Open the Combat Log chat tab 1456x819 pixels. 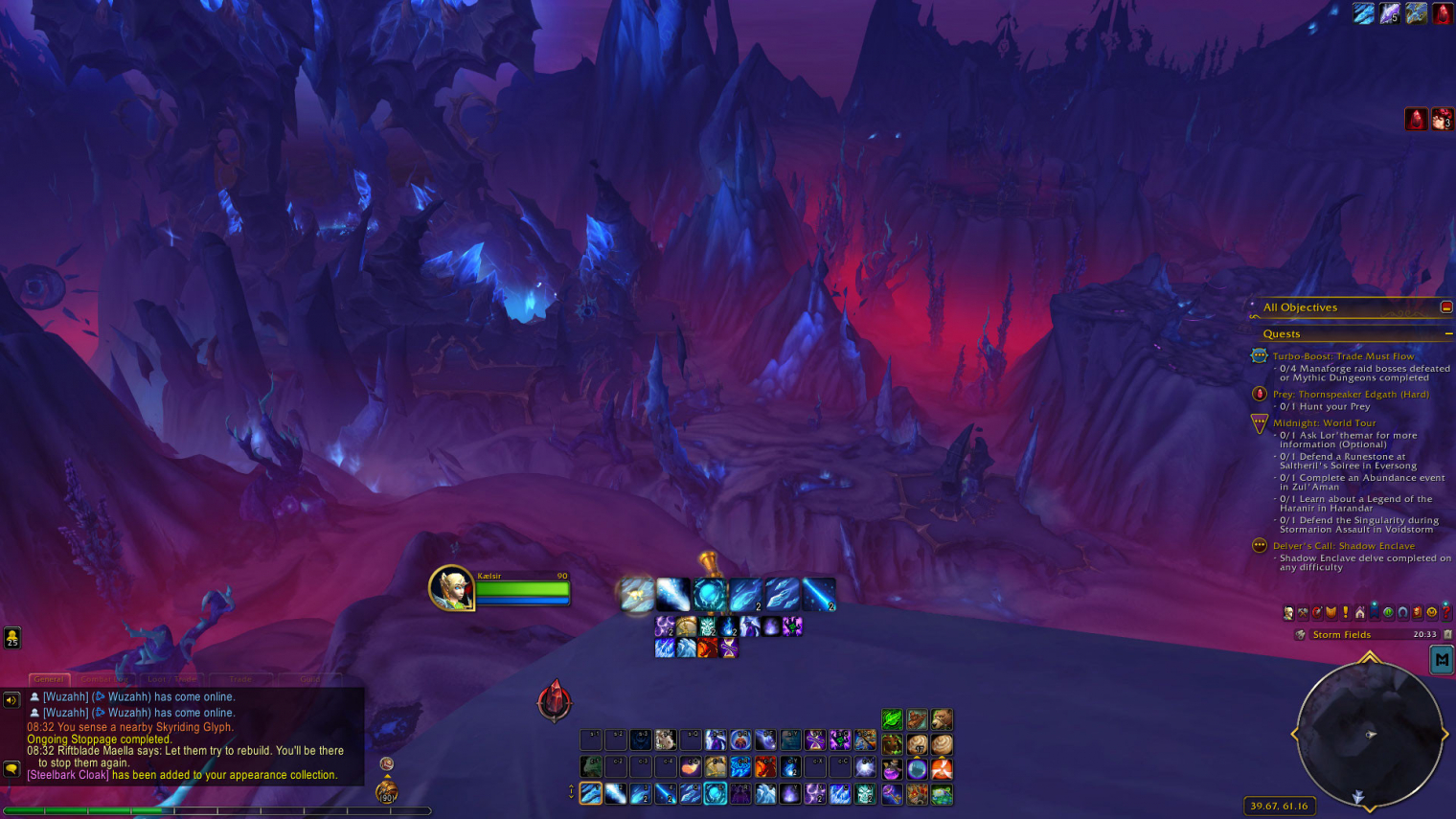(102, 679)
